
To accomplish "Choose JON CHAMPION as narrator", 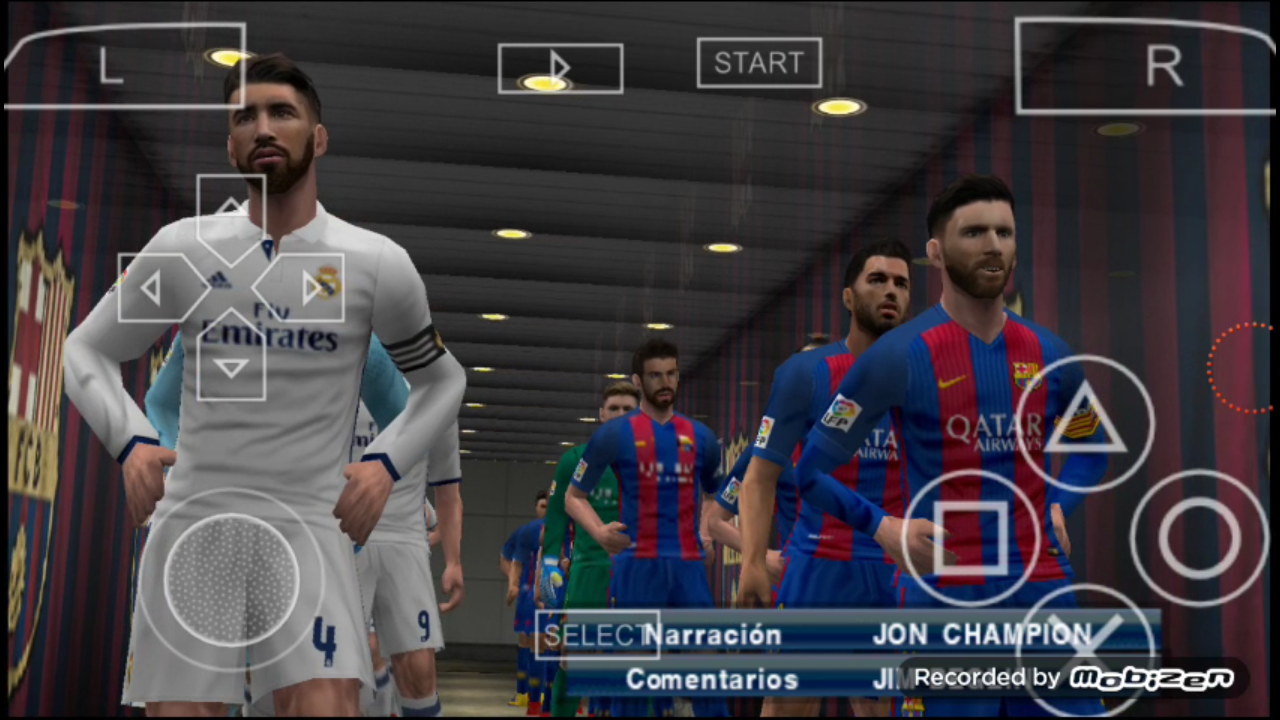I will 981,634.
